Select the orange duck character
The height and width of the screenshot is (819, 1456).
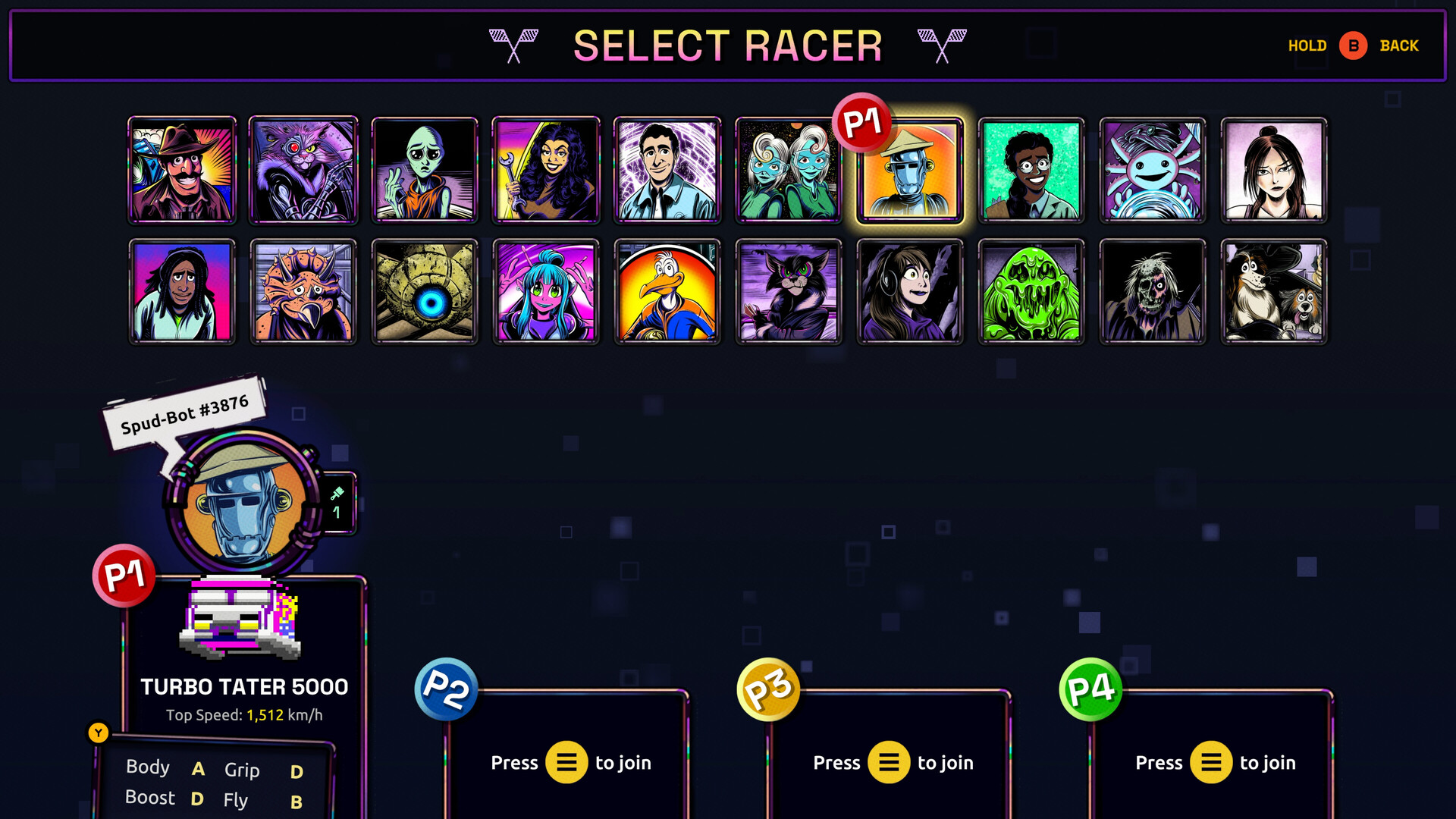667,290
